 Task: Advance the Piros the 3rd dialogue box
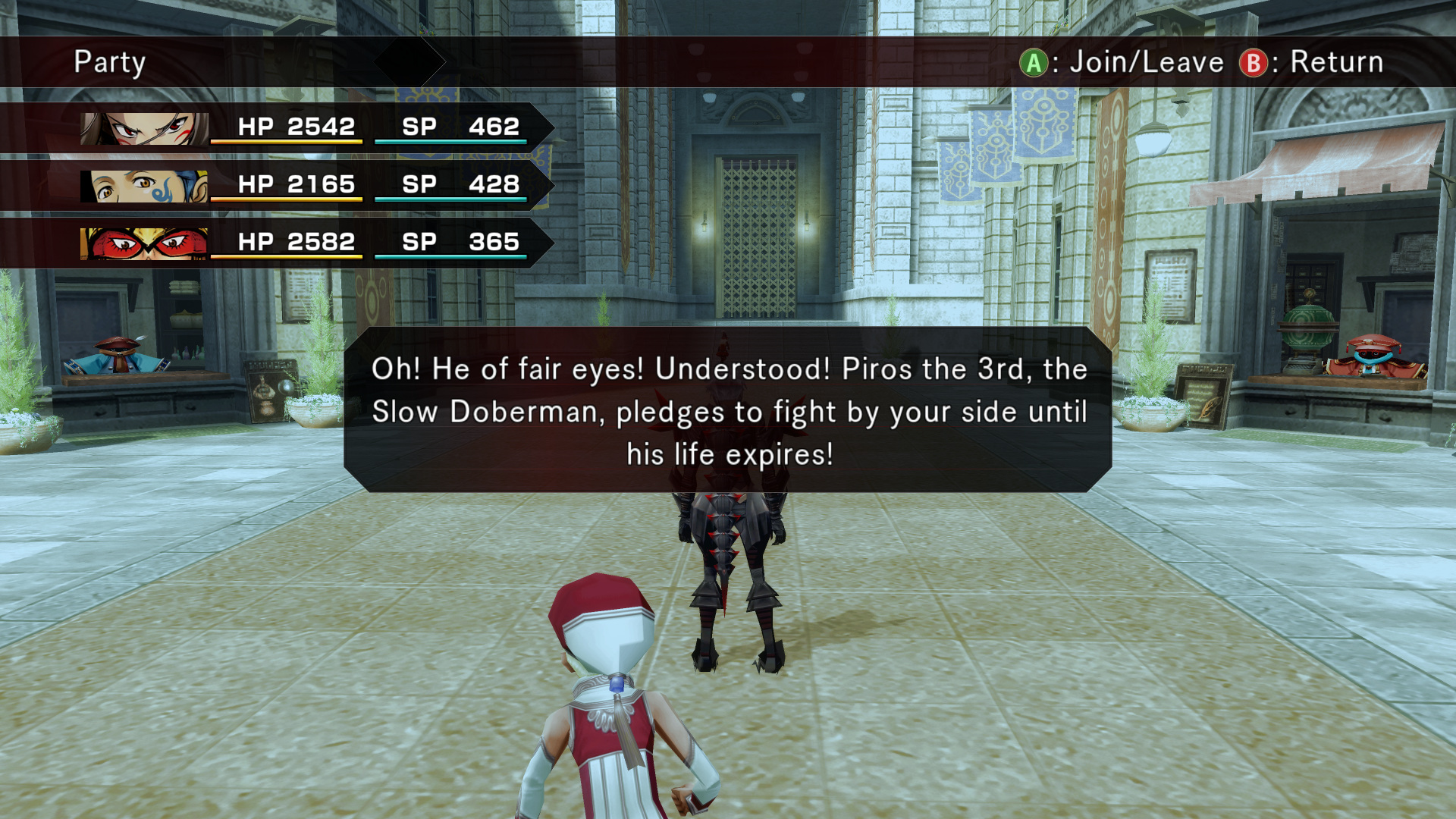(728, 411)
